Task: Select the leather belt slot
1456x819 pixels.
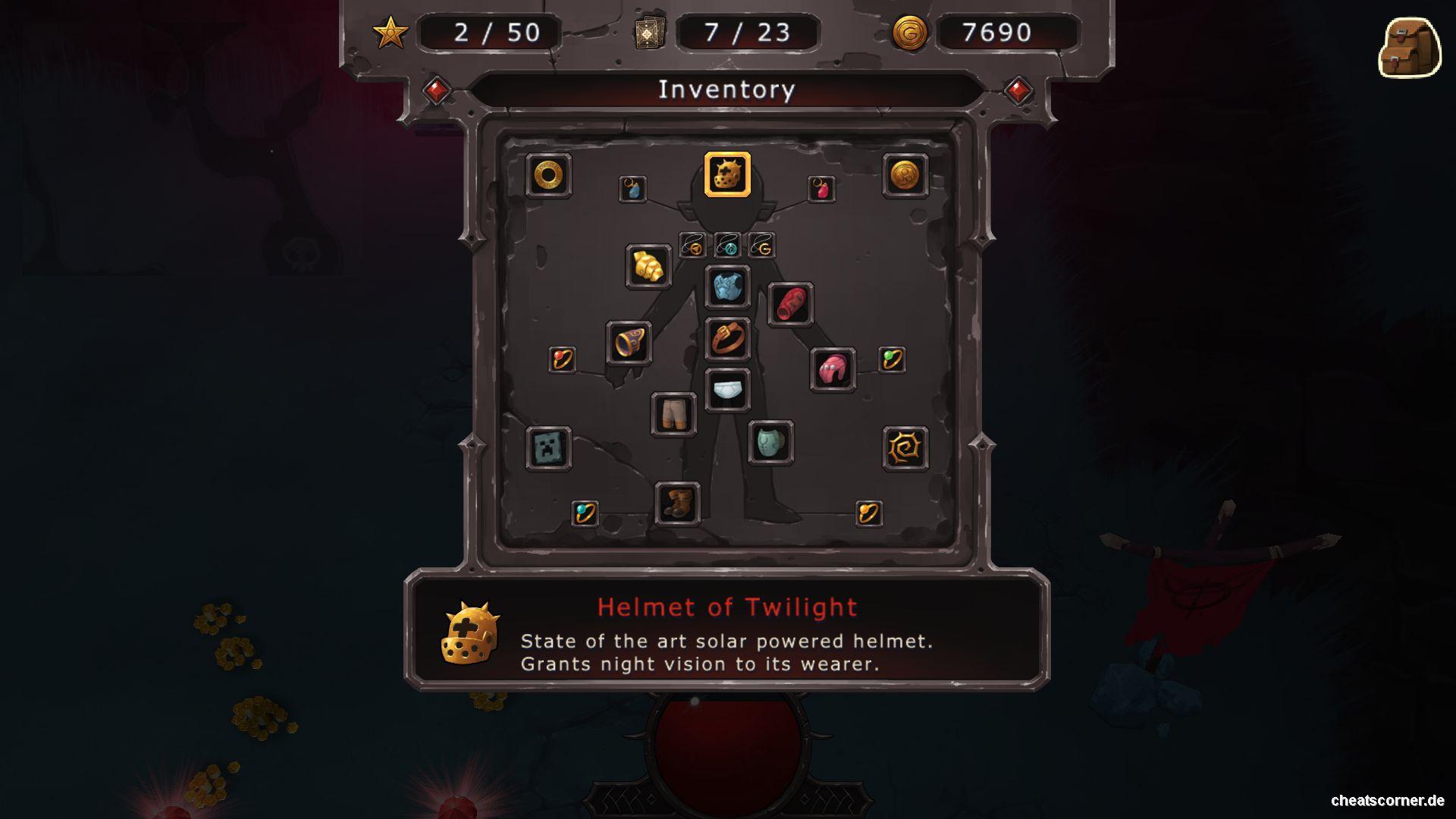Action: click(x=727, y=338)
